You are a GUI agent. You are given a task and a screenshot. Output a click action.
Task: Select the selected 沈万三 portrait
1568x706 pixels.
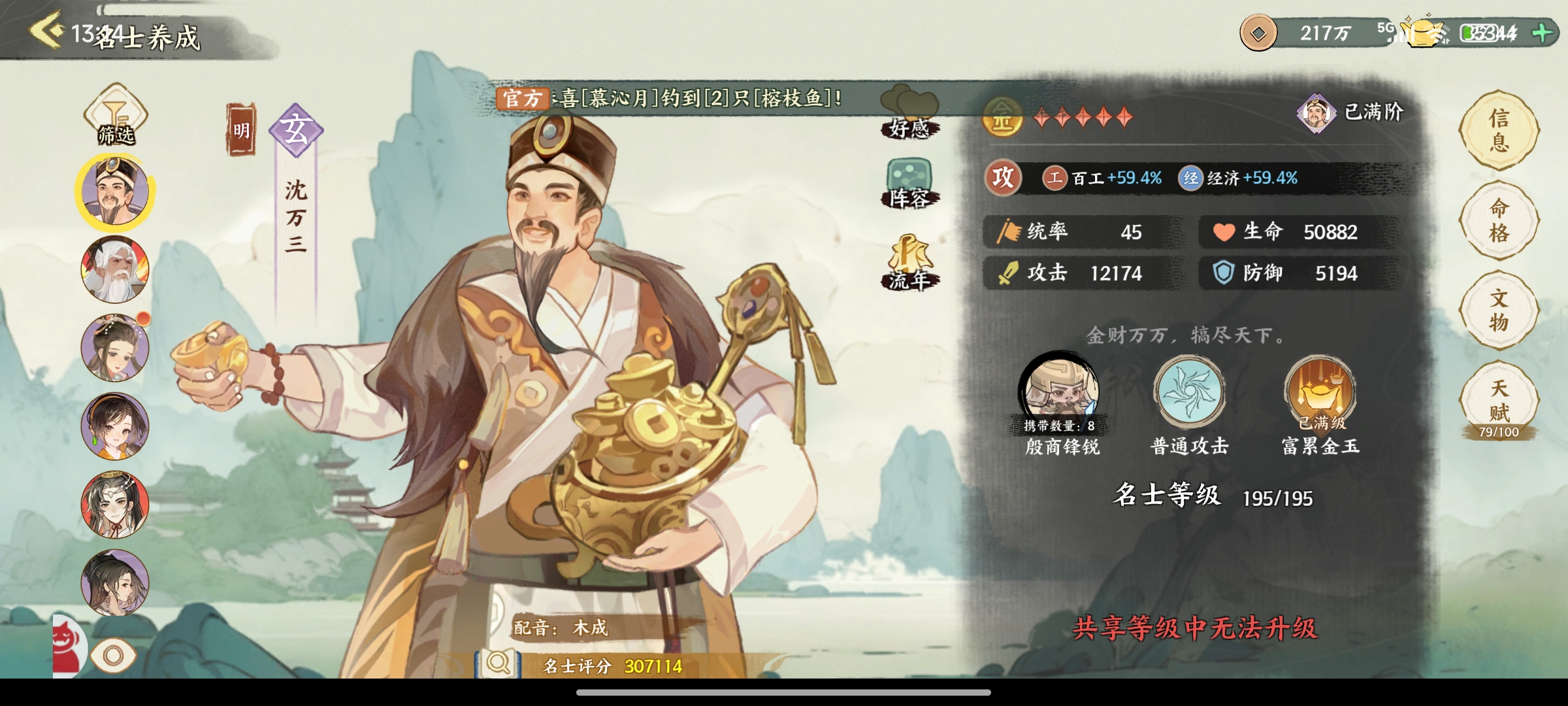pos(115,192)
